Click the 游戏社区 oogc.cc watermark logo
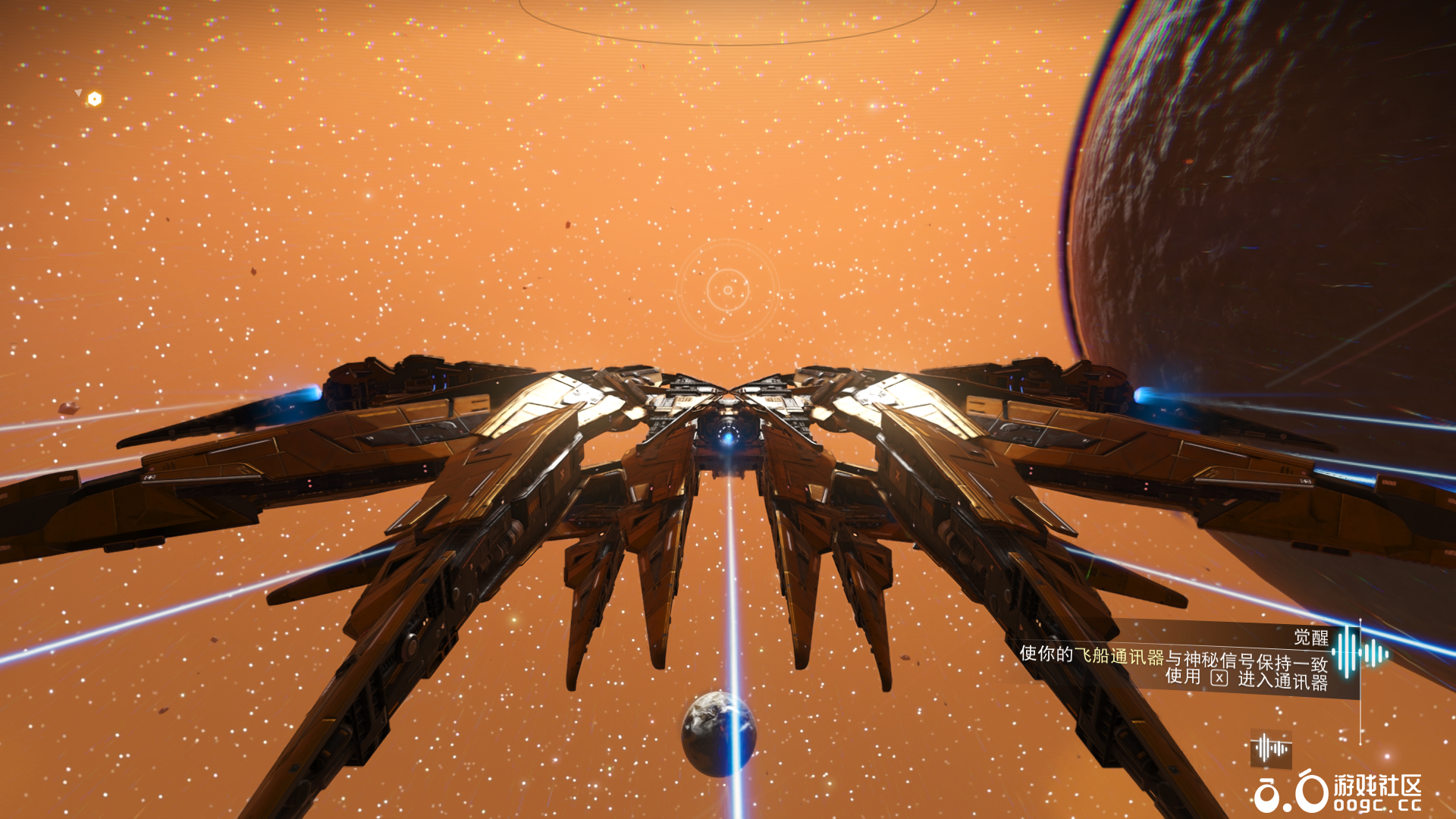The height and width of the screenshot is (819, 1456). pos(1338,792)
